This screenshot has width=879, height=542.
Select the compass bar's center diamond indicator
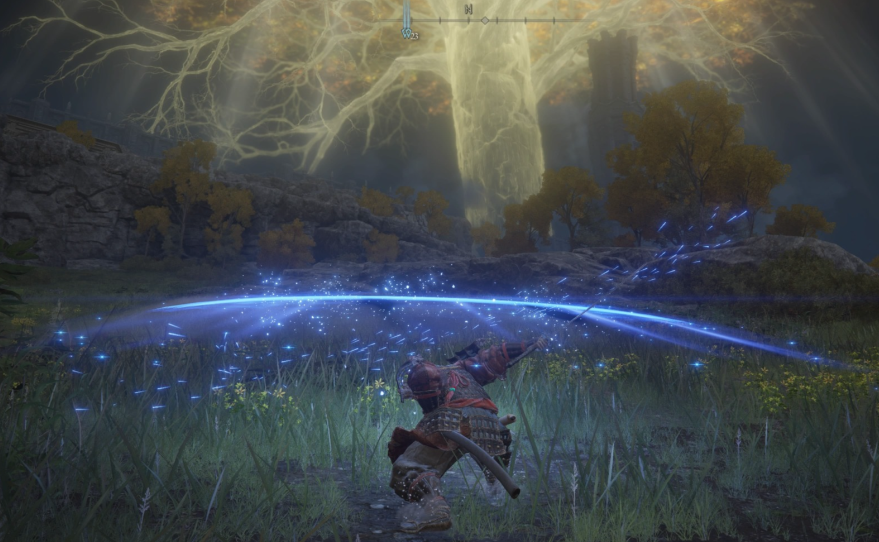pyautogui.click(x=484, y=20)
